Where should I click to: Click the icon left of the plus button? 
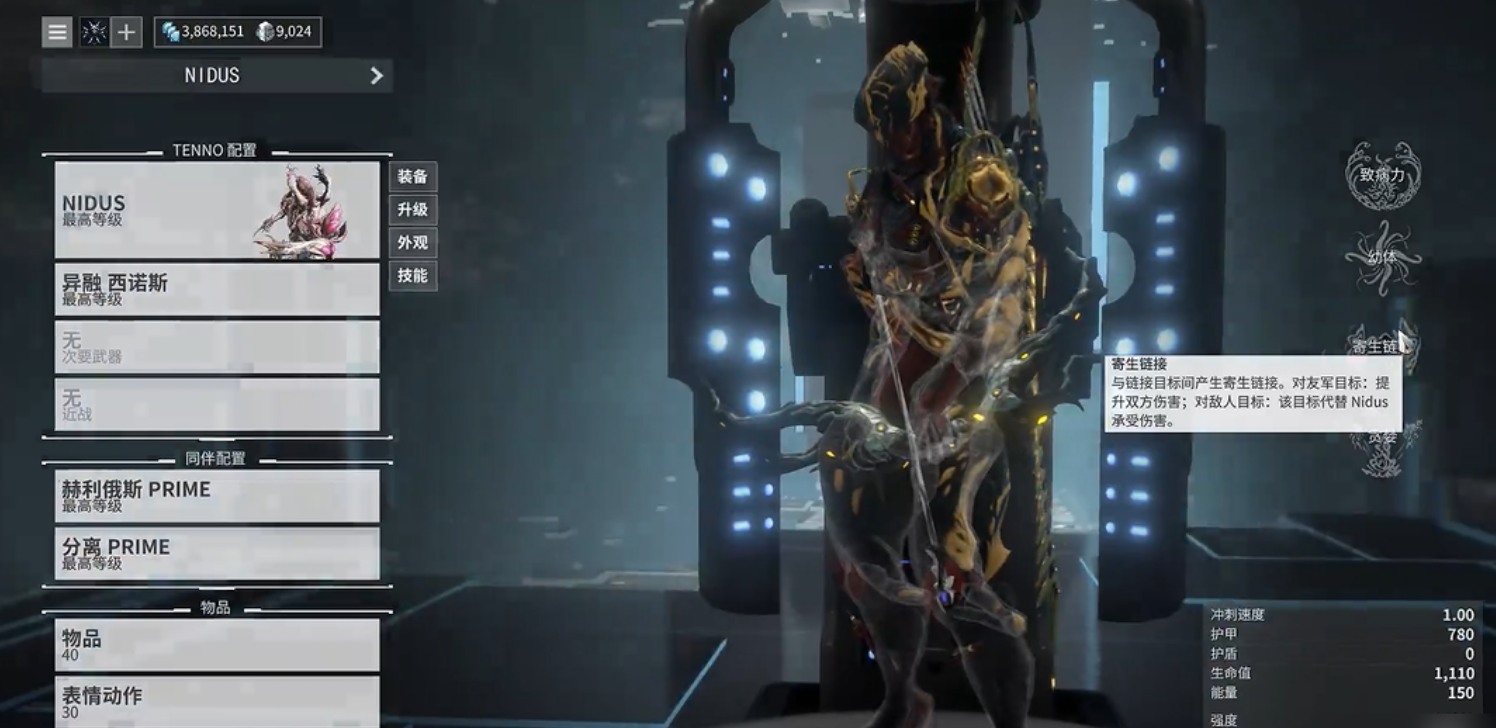point(94,32)
